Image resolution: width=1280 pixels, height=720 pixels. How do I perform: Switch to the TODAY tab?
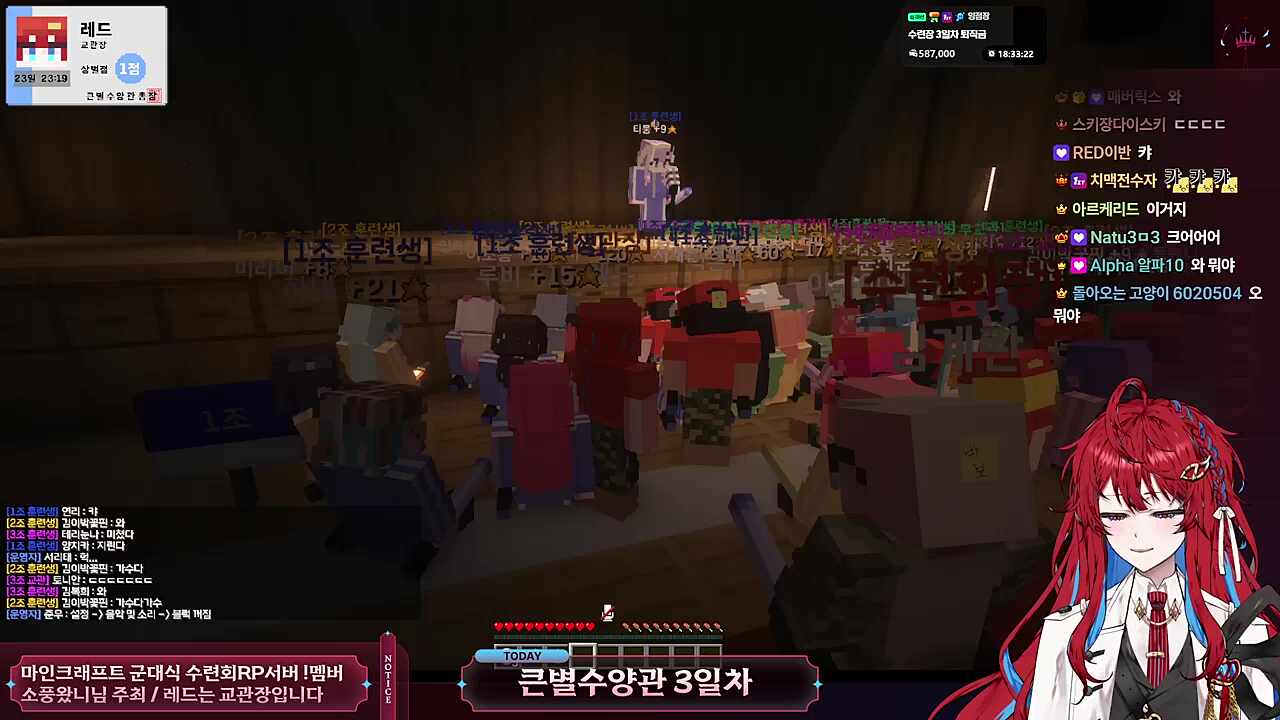(522, 655)
